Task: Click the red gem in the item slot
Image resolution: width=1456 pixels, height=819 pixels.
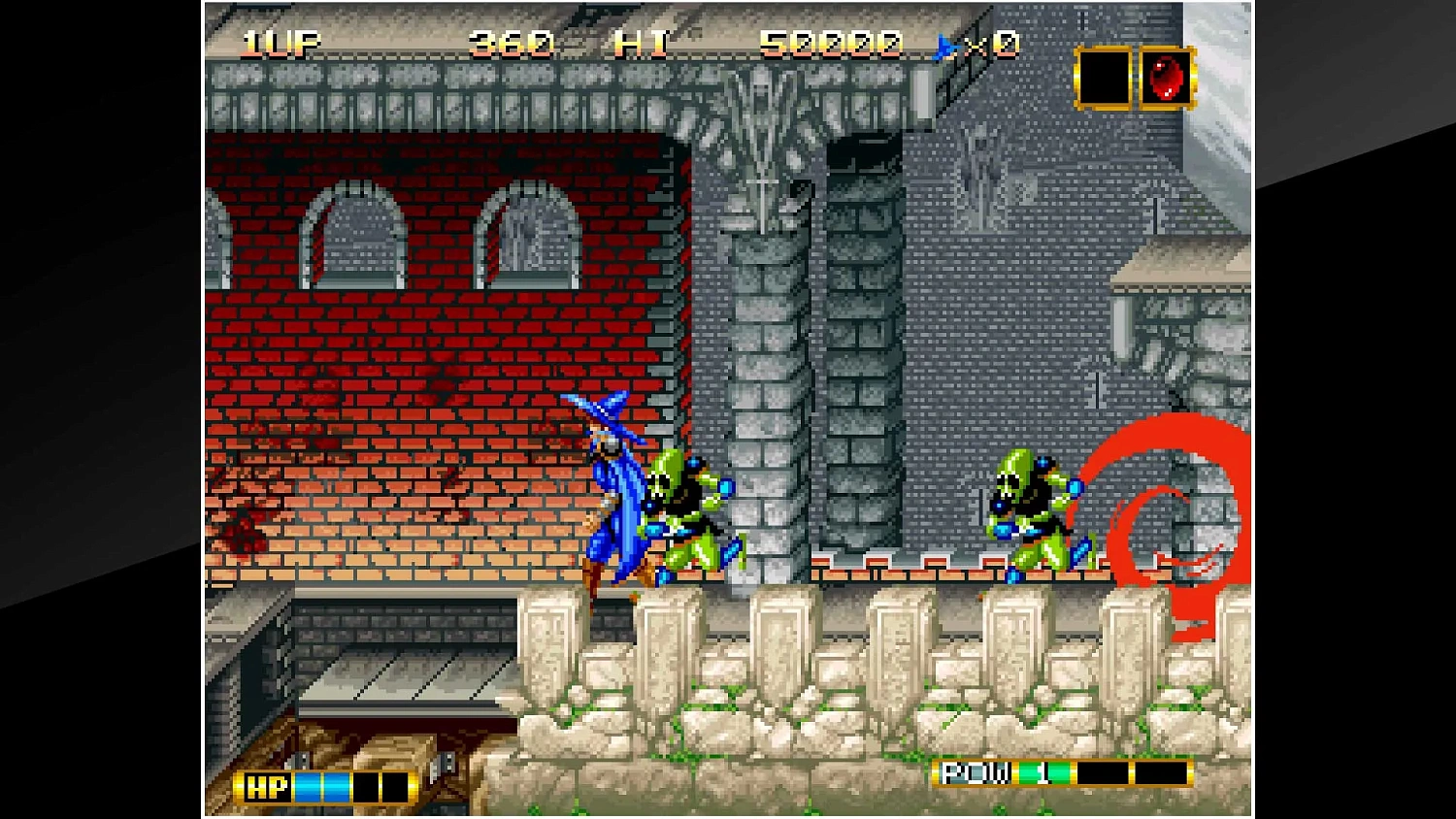Action: pos(1163,78)
